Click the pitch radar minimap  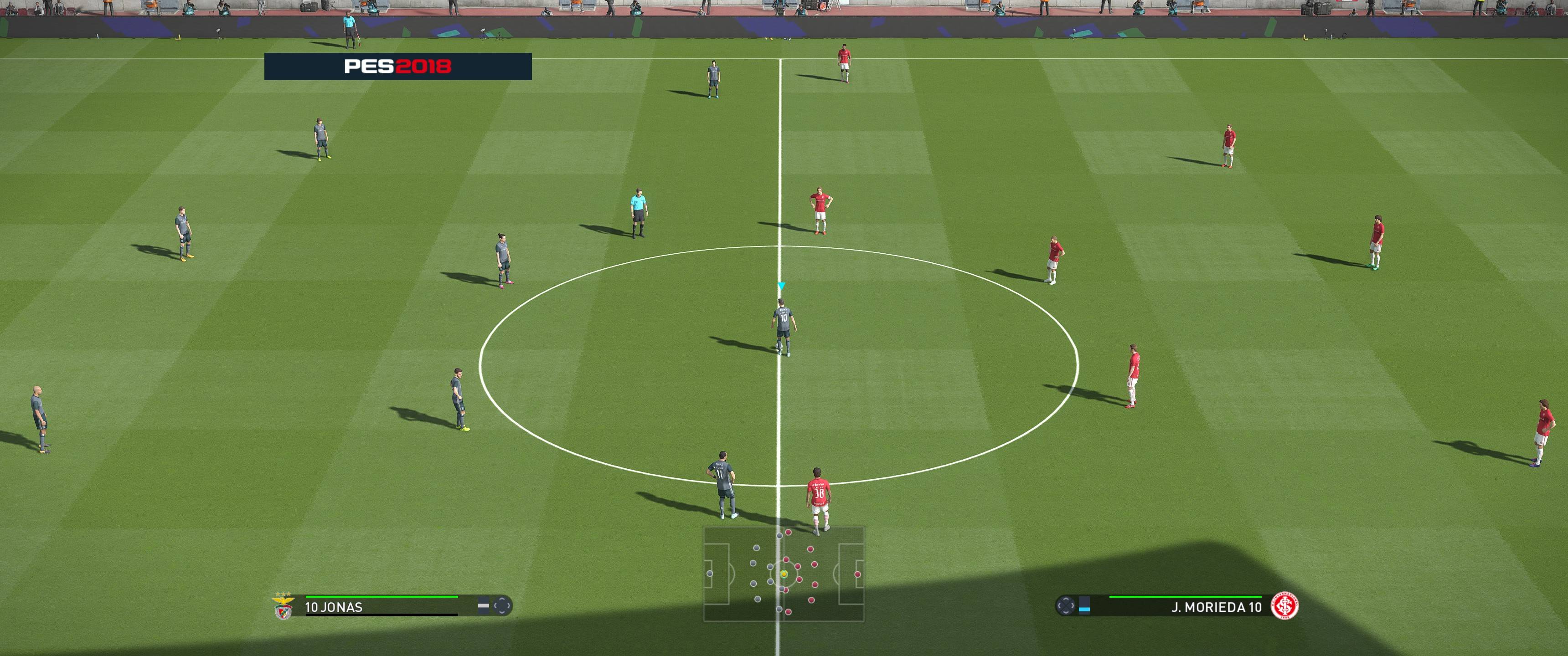[784, 574]
